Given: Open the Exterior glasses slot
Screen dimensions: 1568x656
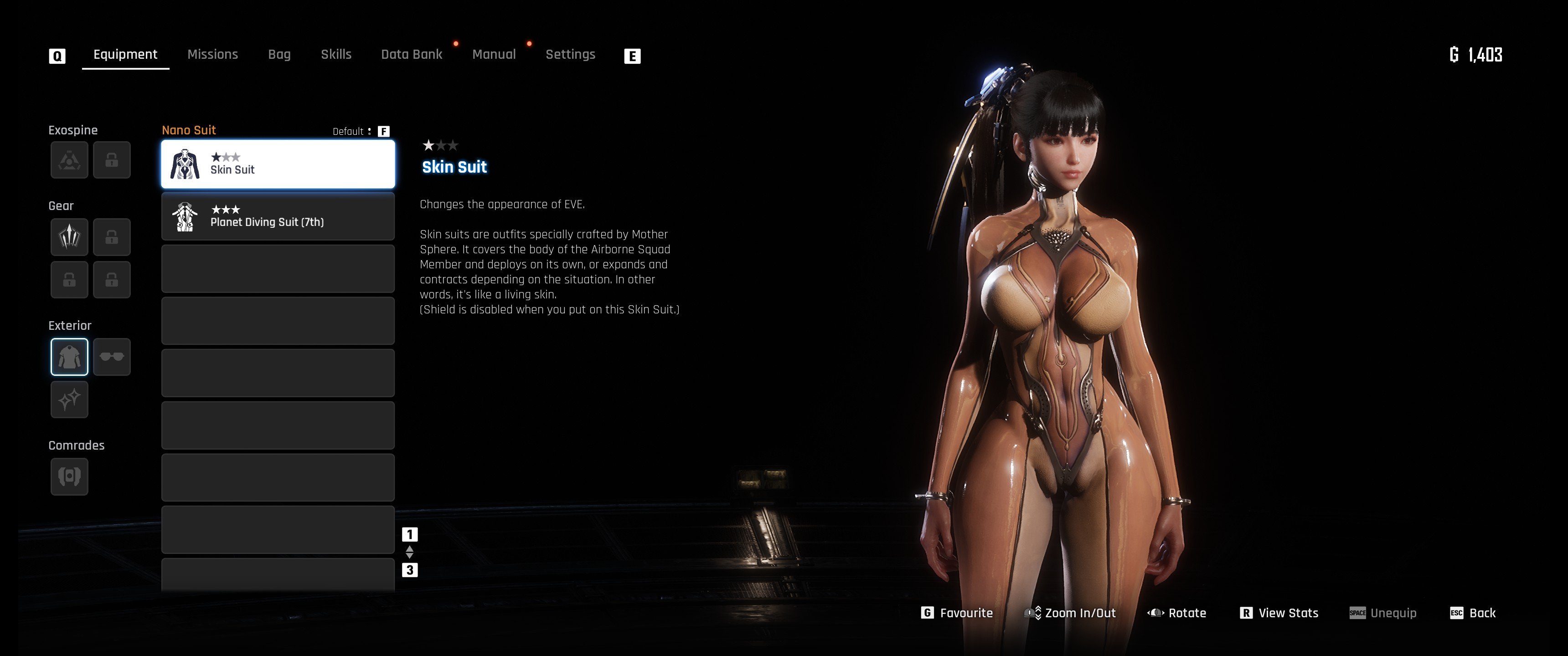Looking at the screenshot, I should (112, 357).
